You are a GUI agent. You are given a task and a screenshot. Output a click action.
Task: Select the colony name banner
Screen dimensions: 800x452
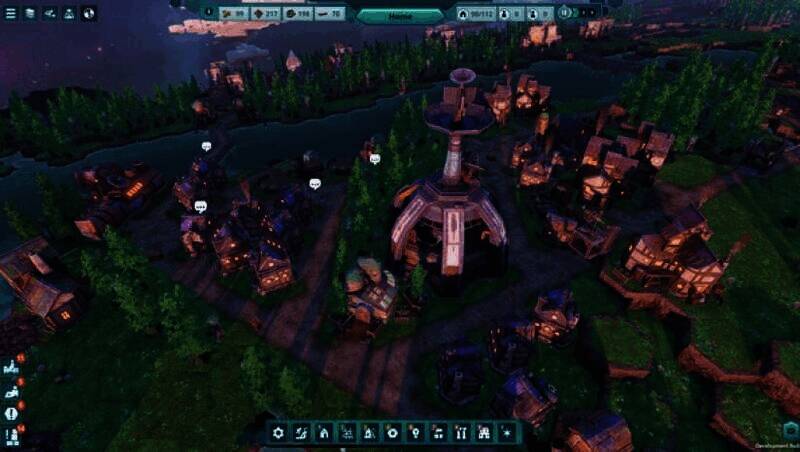coord(400,15)
